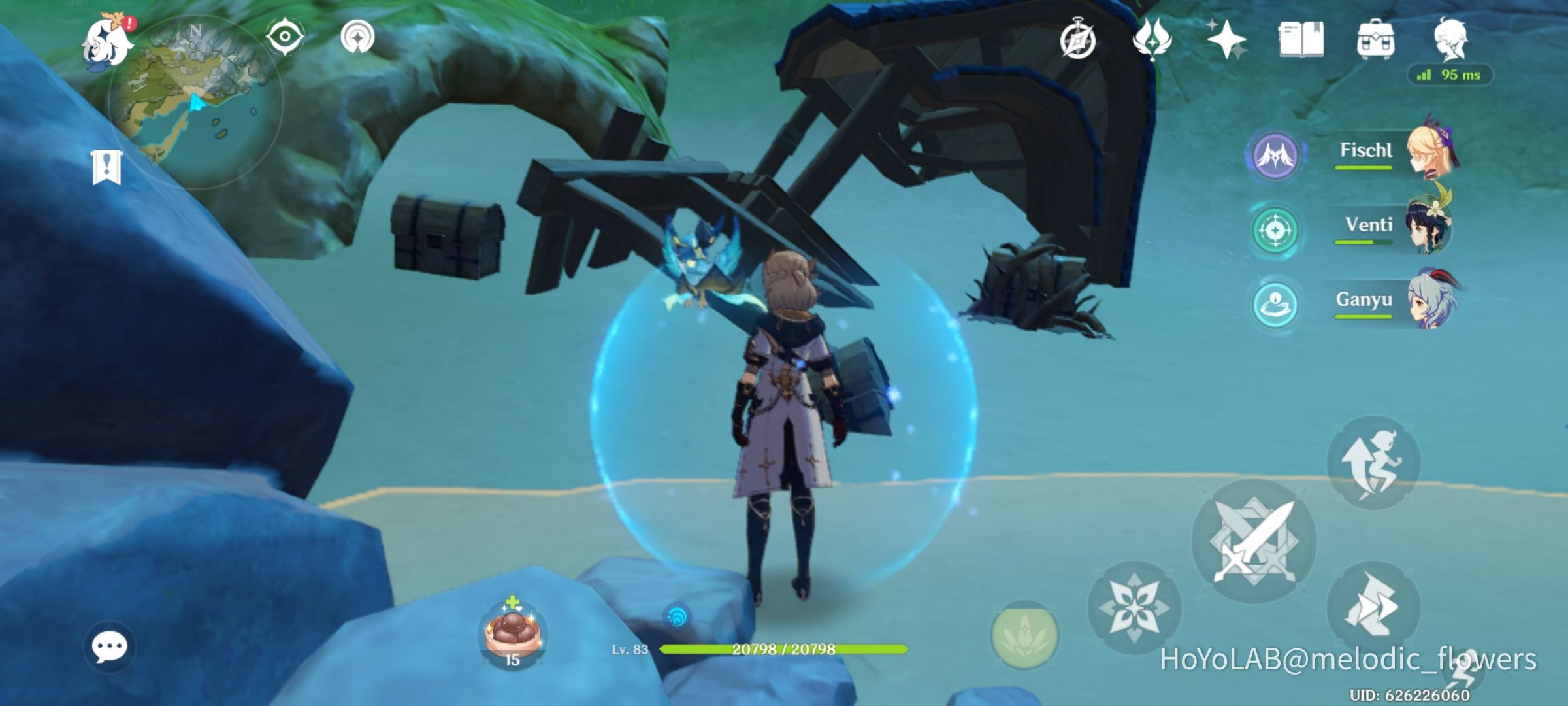Open the Adventurer Handbook book icon
1568x706 pixels.
pos(1303,41)
